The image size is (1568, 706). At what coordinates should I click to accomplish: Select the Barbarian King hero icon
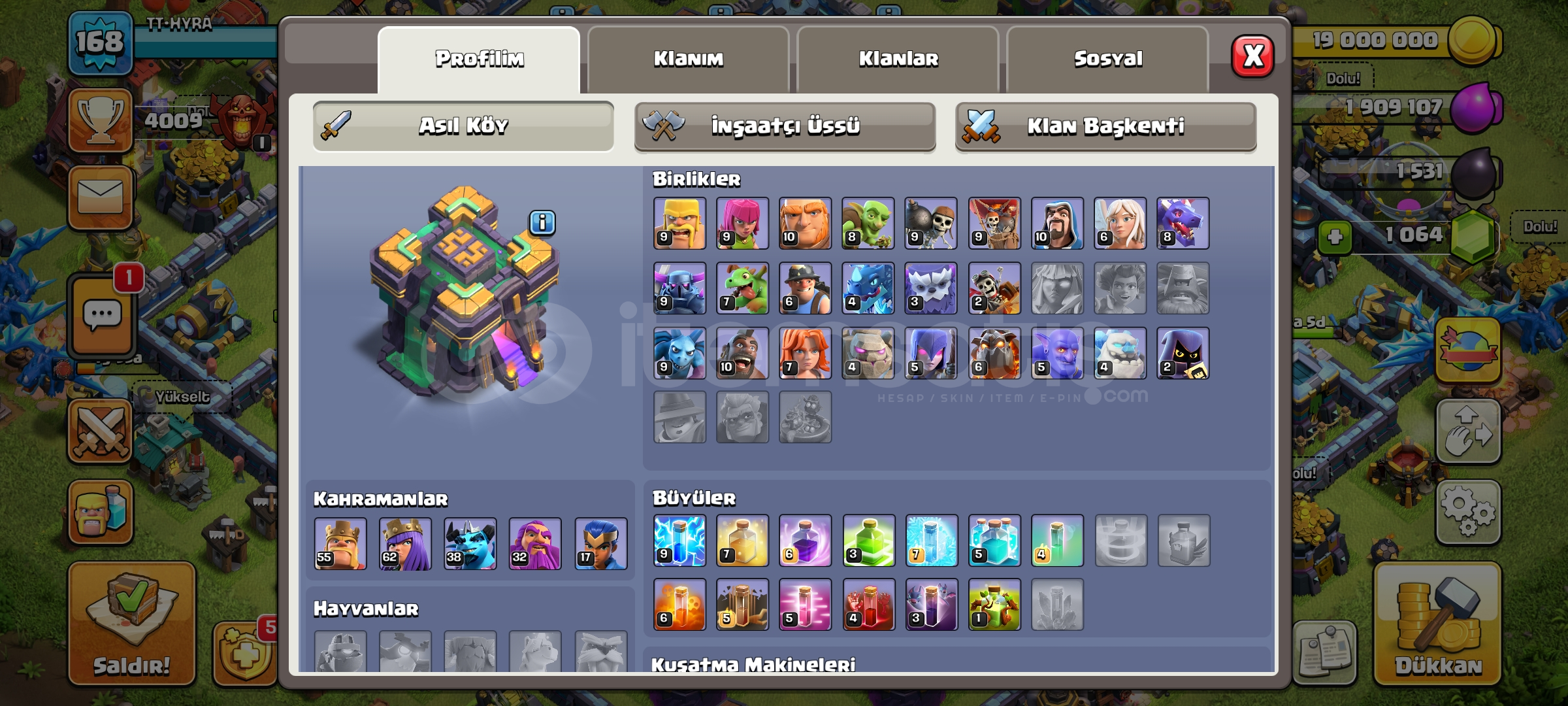click(x=341, y=544)
